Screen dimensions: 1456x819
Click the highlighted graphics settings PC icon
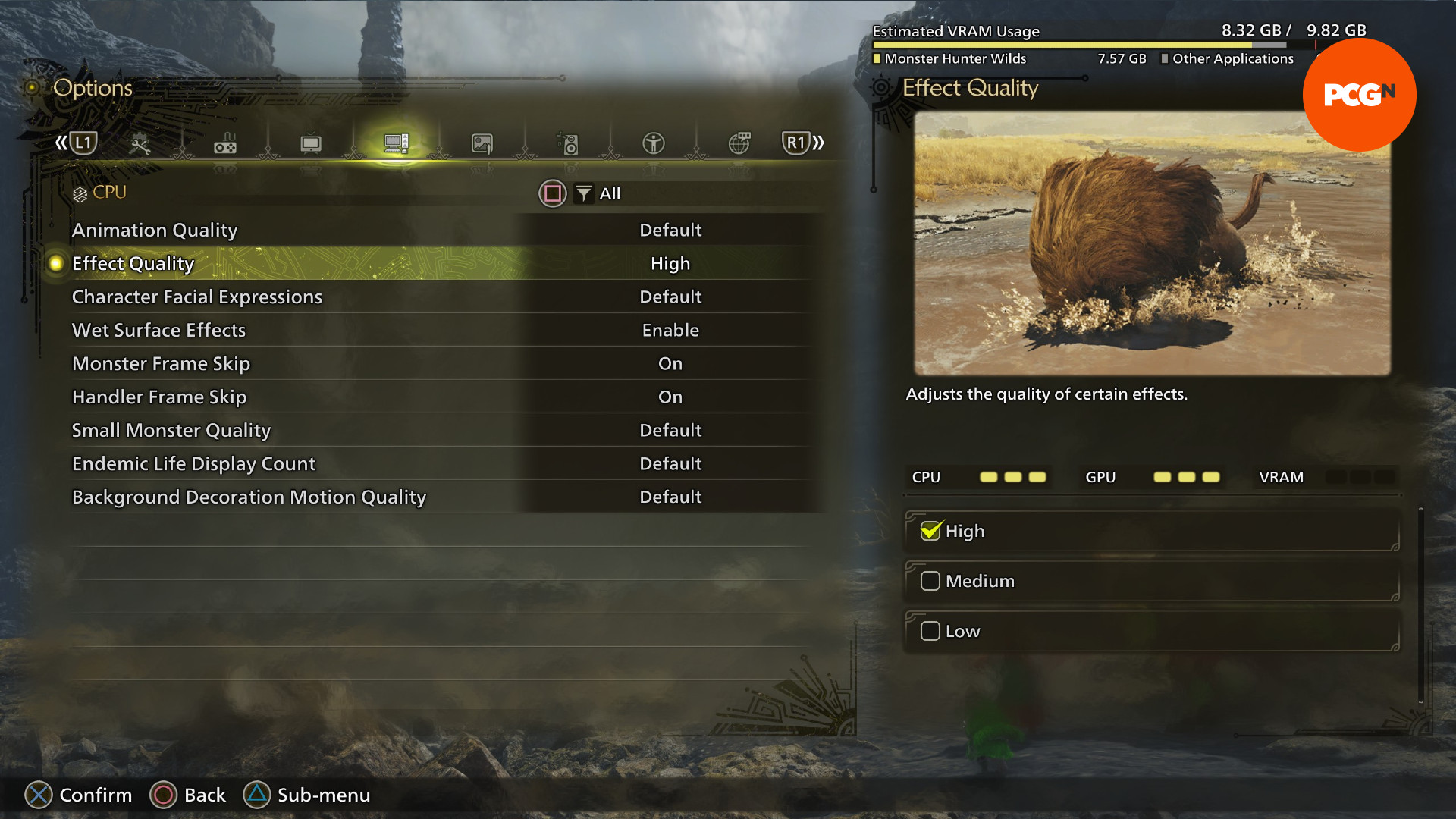click(x=396, y=143)
